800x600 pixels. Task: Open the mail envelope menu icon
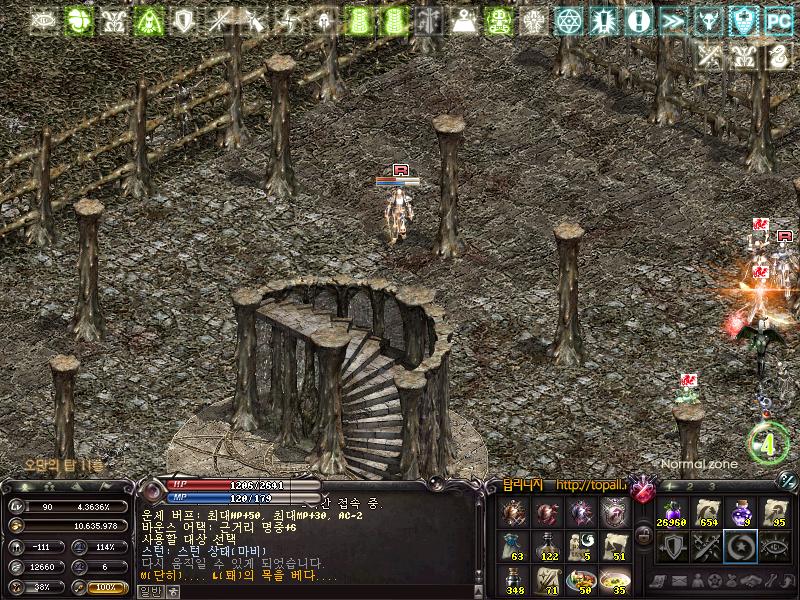680,581
